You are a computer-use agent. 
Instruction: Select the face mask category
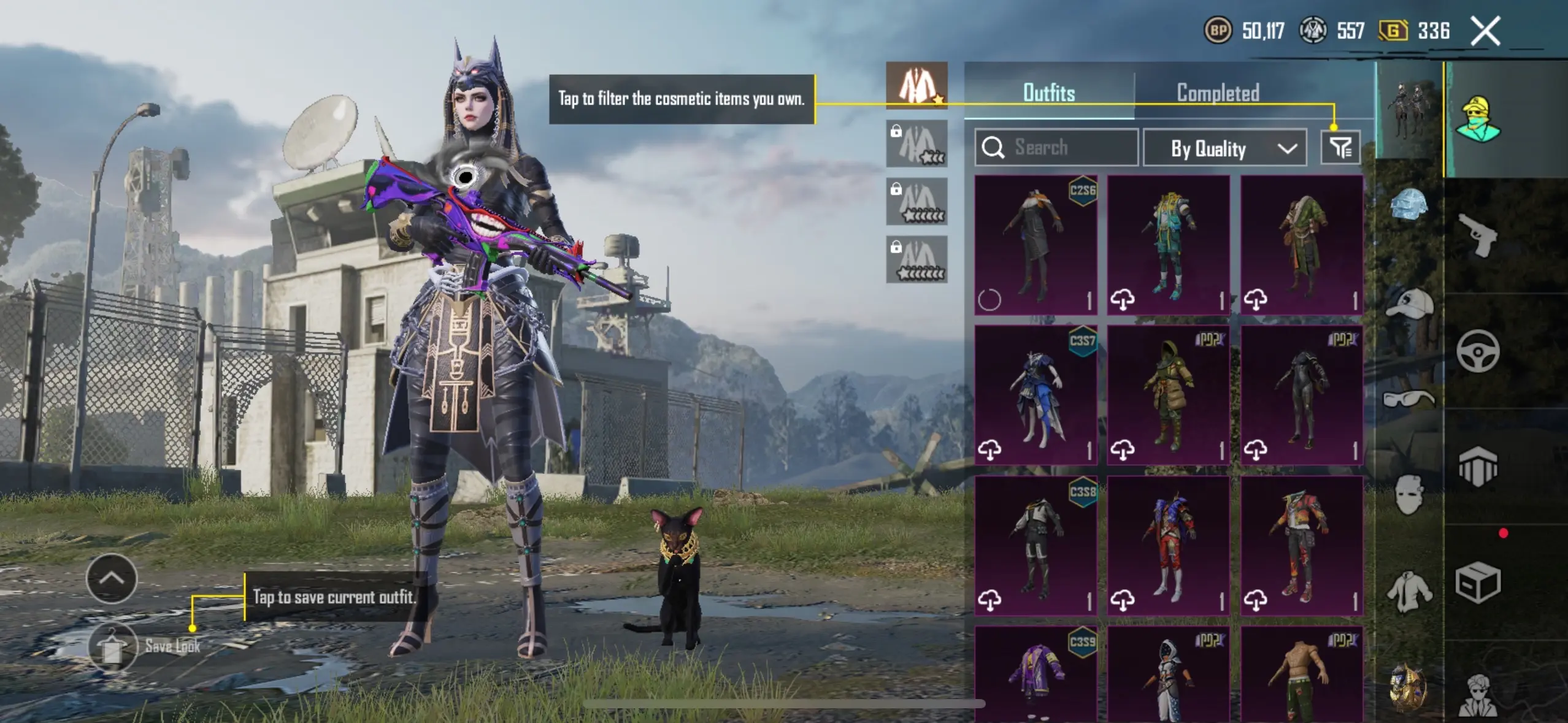1410,495
